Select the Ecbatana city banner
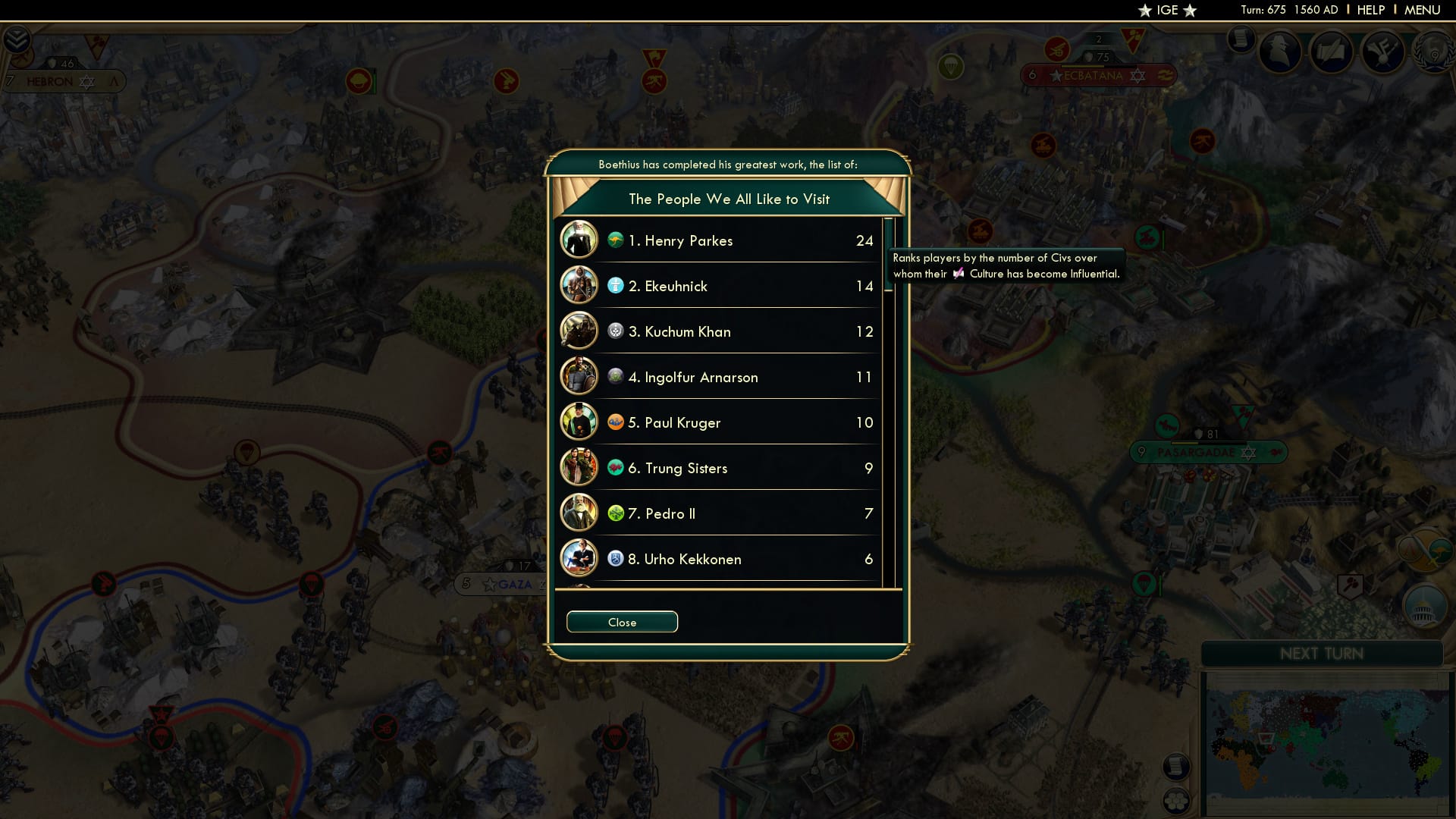The height and width of the screenshot is (819, 1456). point(1092,75)
